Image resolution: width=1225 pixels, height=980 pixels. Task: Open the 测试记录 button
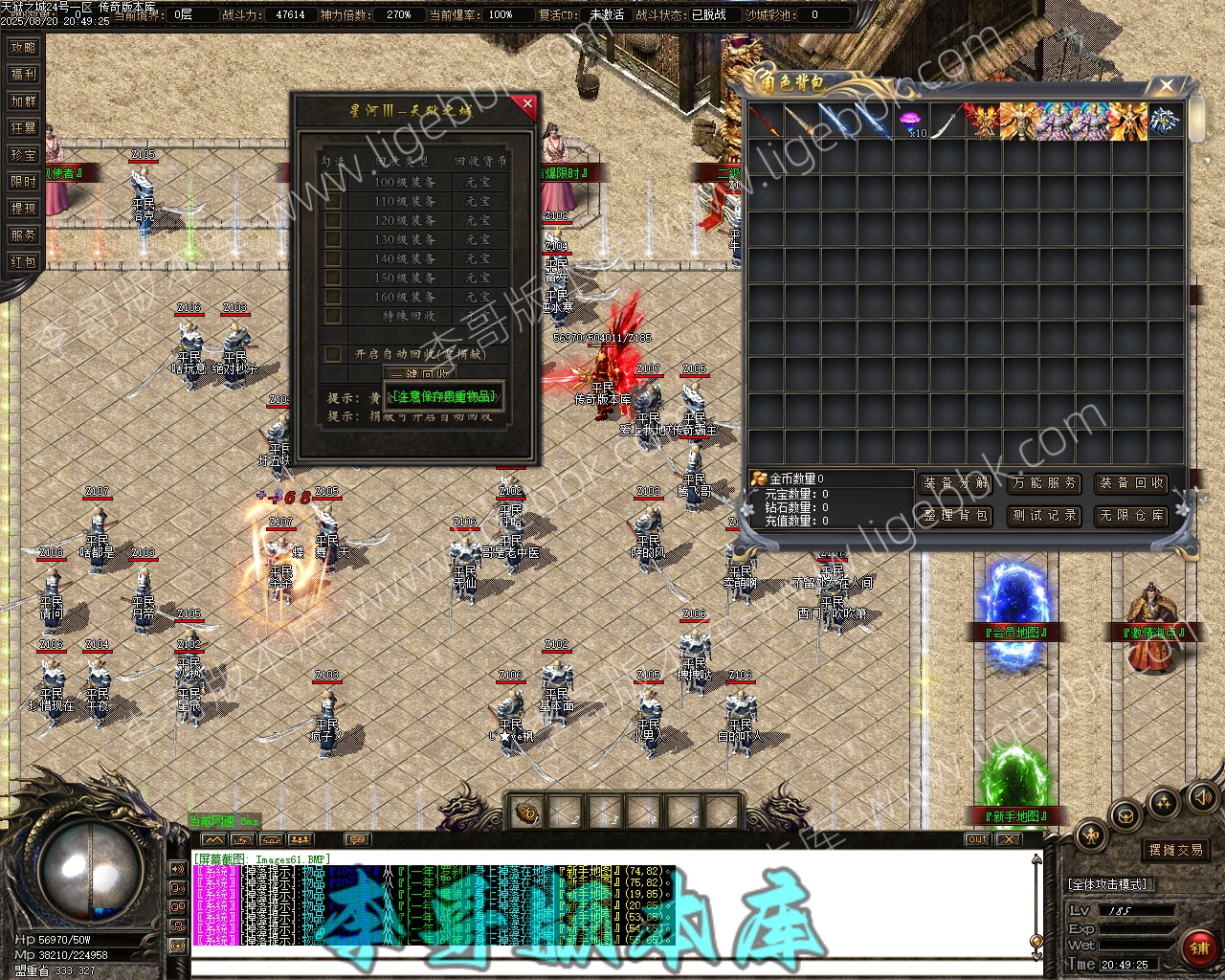(x=1044, y=515)
